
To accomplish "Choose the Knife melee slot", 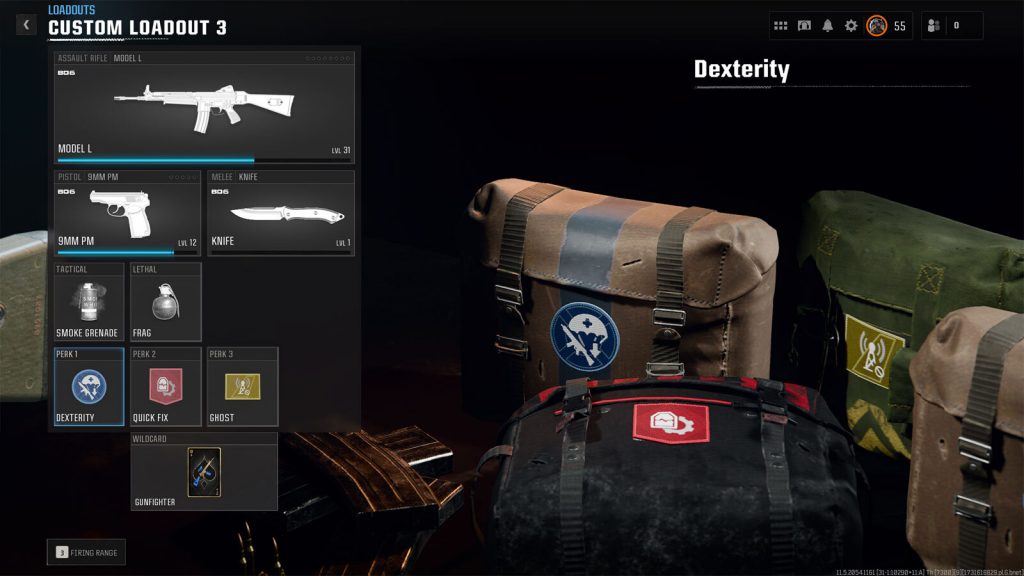I will pos(281,213).
